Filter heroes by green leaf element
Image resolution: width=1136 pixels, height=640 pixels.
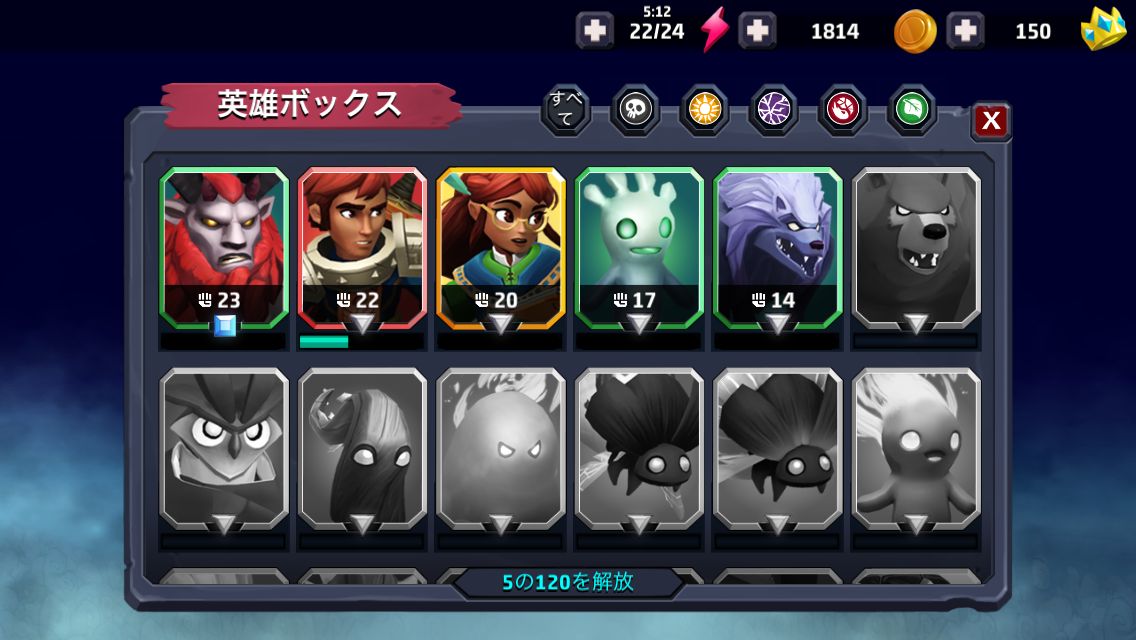point(911,110)
